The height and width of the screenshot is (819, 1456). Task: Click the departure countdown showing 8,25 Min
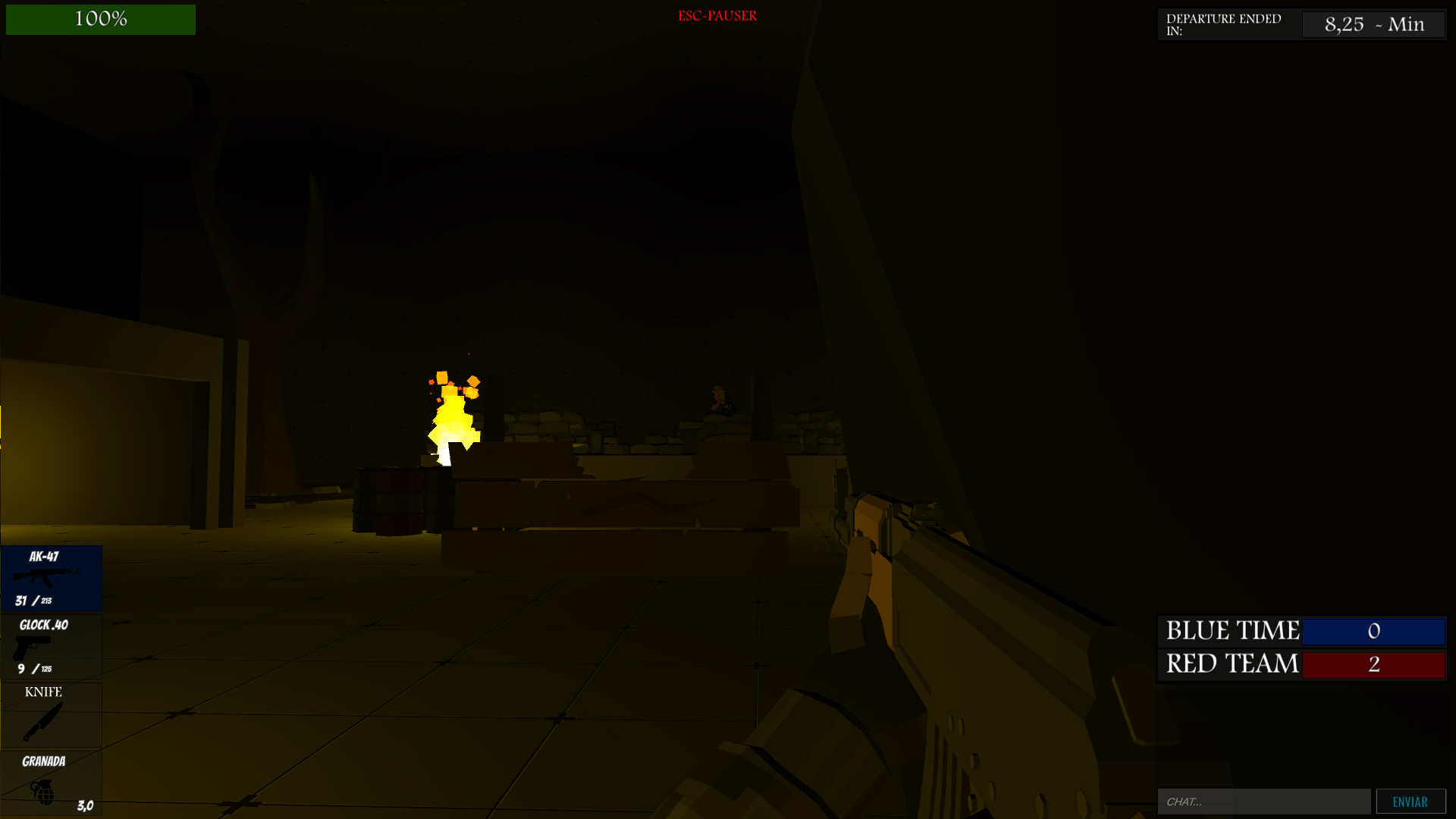tap(1373, 24)
